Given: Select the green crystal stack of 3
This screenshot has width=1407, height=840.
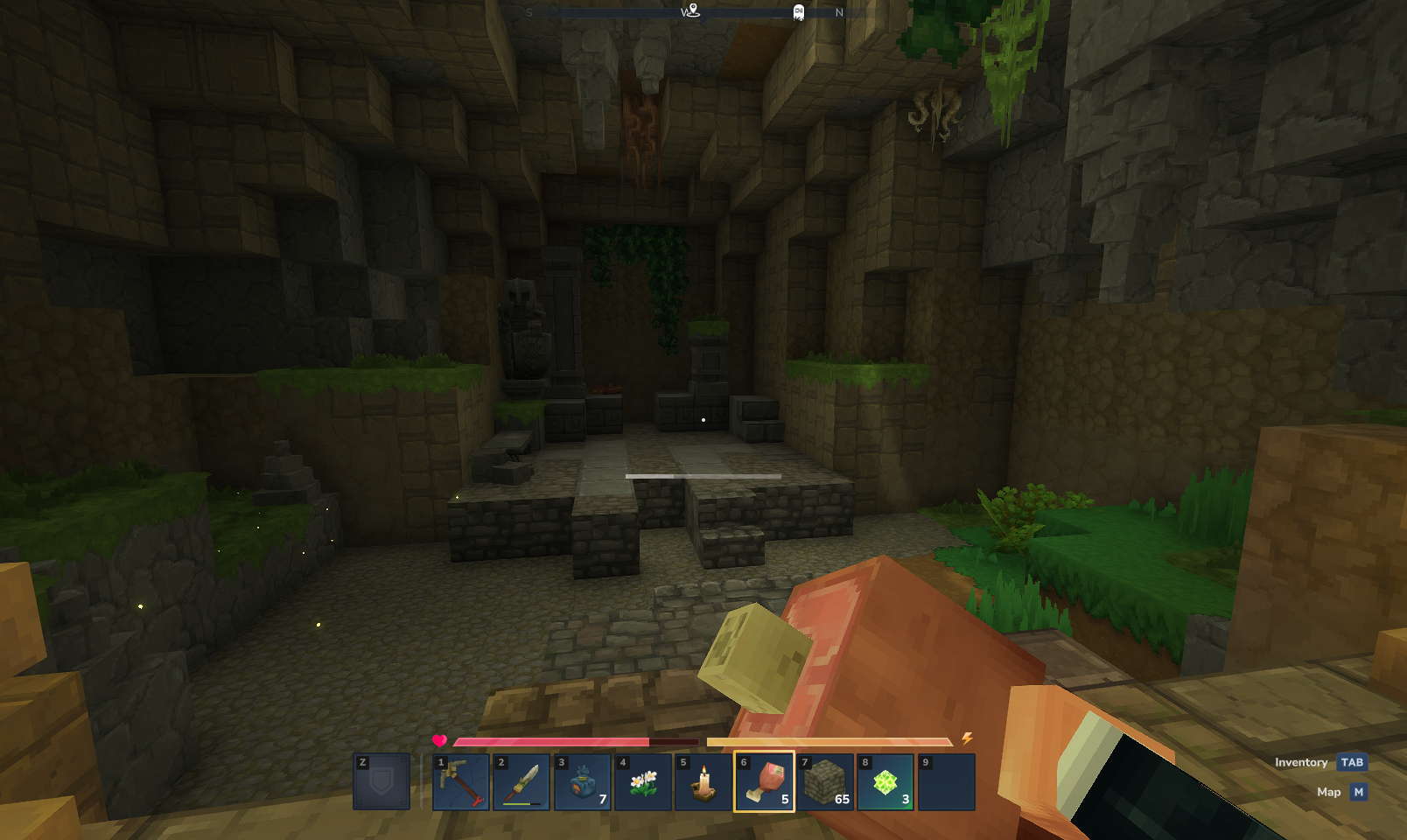Looking at the screenshot, I should [885, 782].
